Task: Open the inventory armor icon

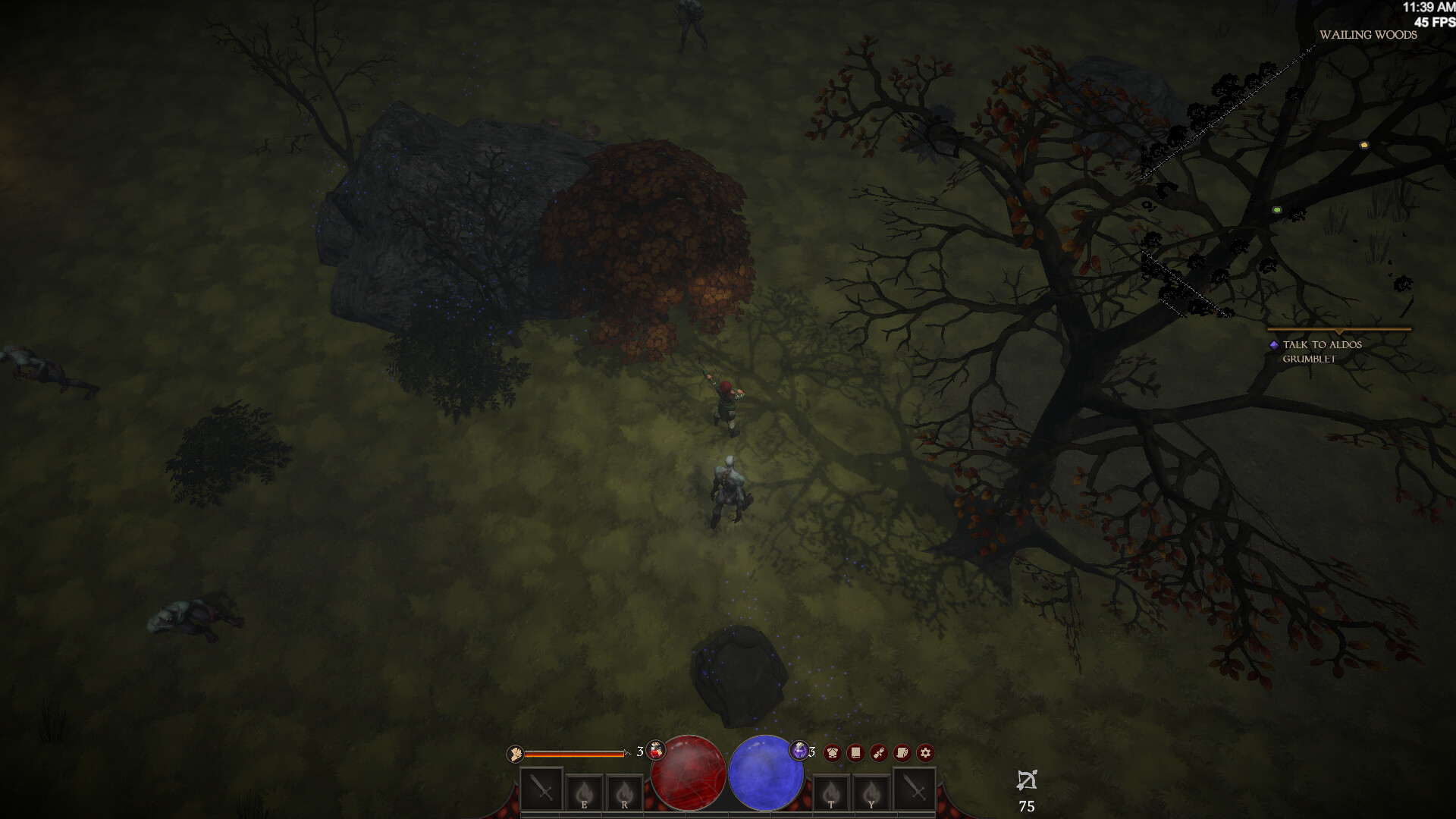Action: pos(833,752)
